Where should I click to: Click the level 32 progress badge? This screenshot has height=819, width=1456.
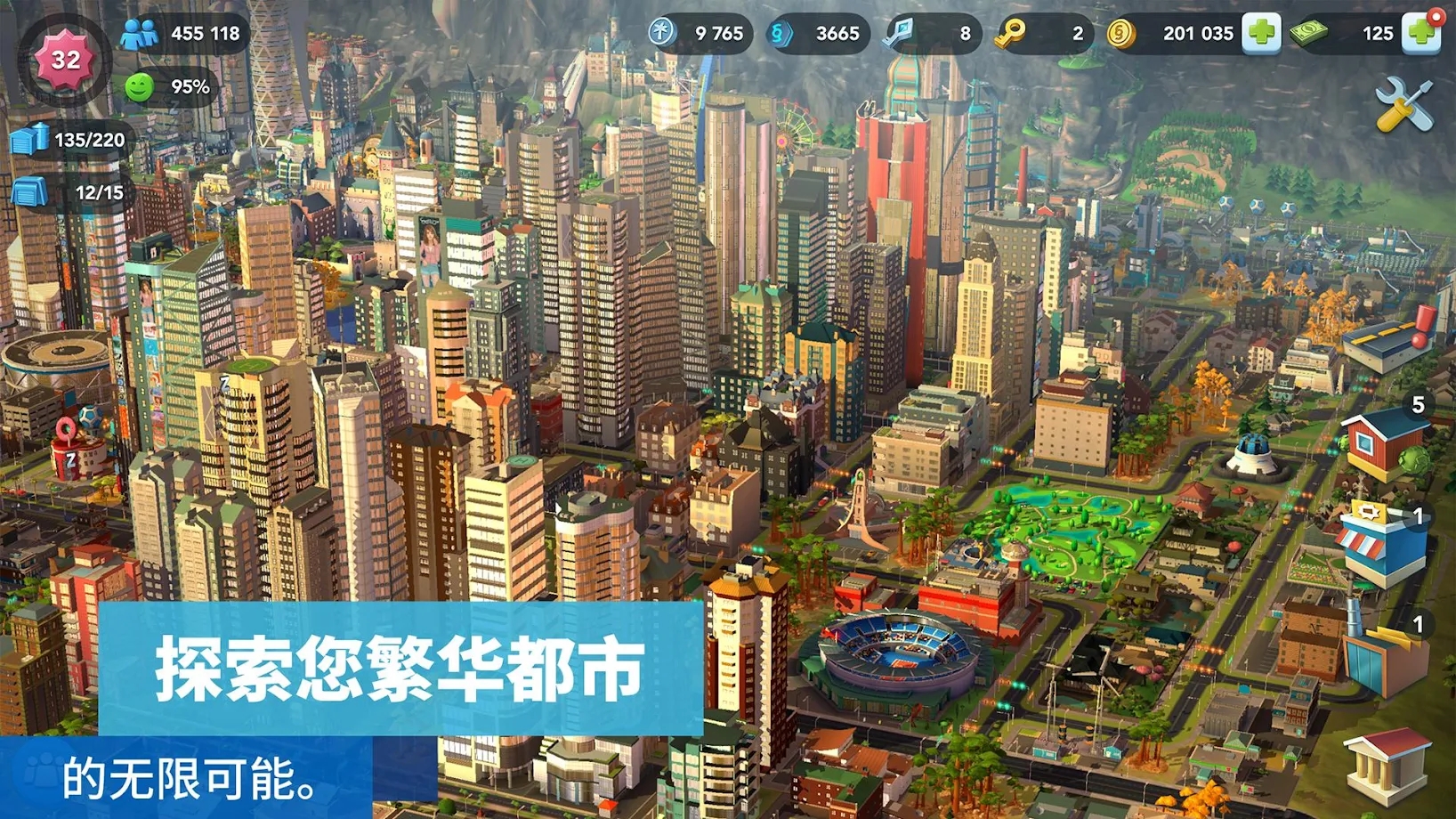coord(64,61)
